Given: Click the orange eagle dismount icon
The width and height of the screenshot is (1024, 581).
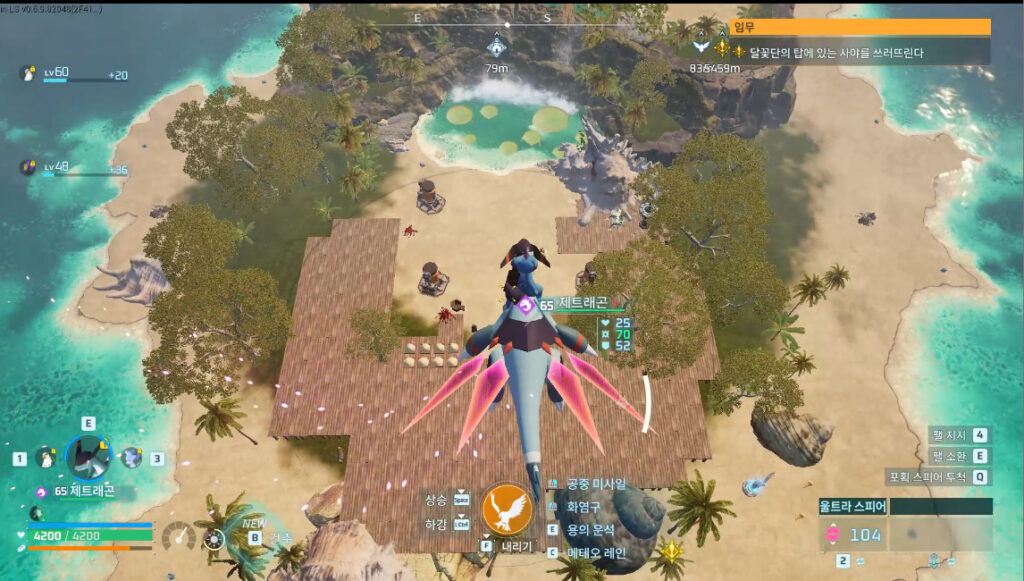Looking at the screenshot, I should pyautogui.click(x=506, y=509).
